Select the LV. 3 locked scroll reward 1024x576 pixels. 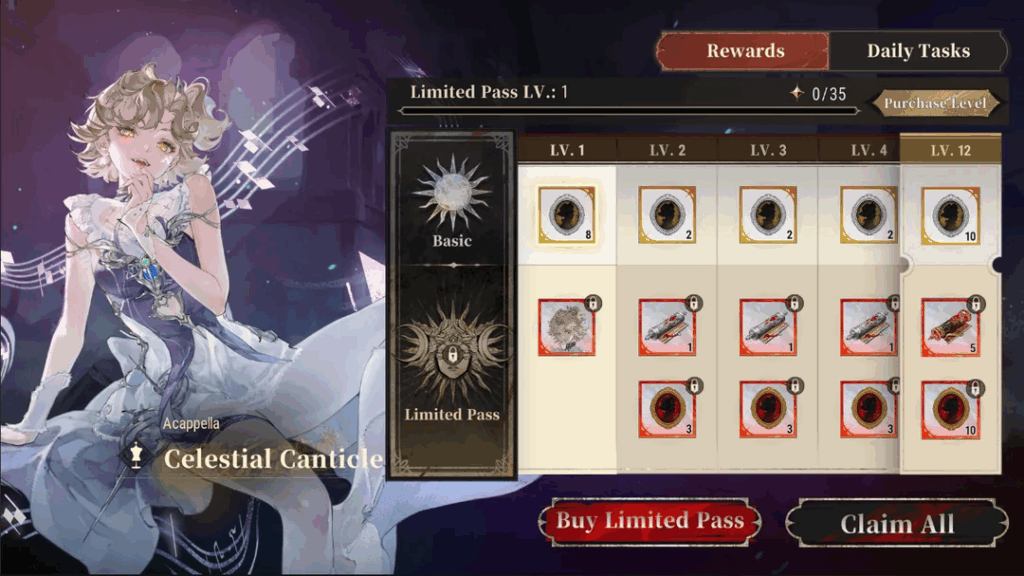pyautogui.click(x=768, y=327)
